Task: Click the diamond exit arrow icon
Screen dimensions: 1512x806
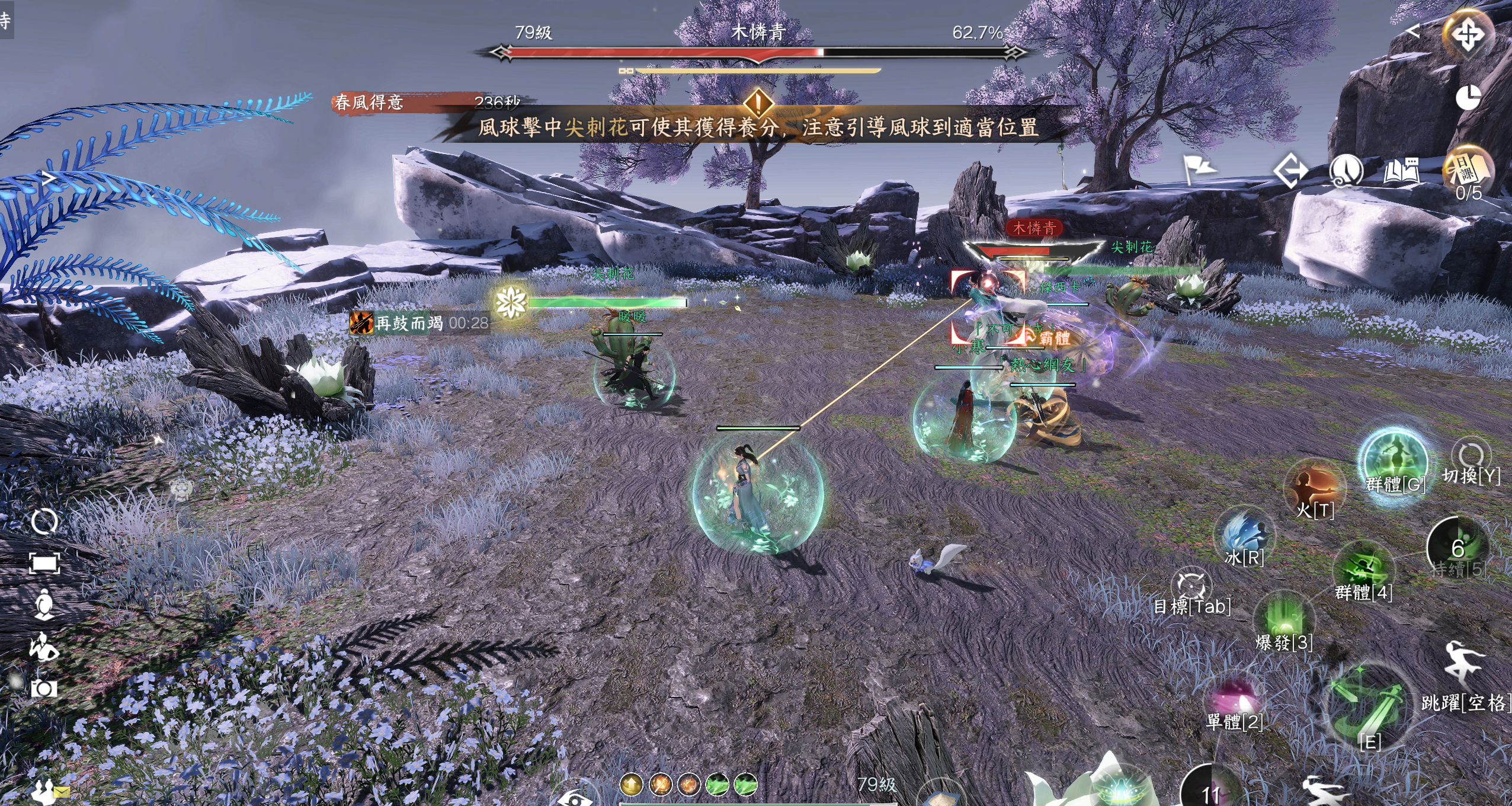Action: point(1290,172)
